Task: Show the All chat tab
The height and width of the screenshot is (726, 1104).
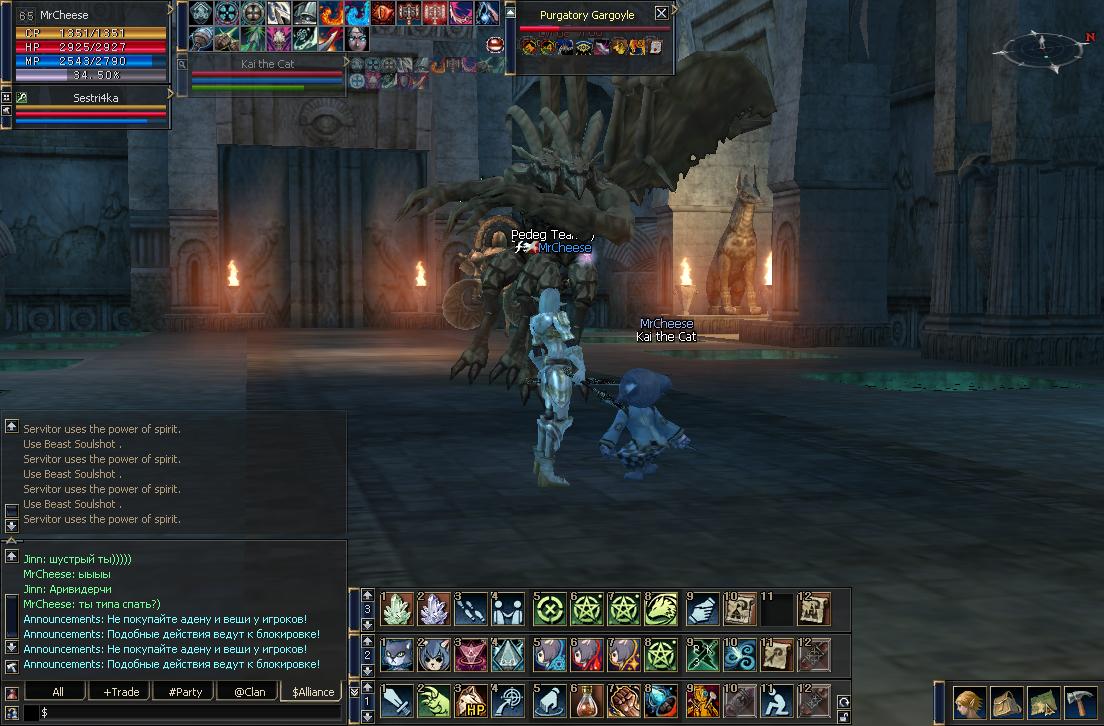Action: [x=57, y=691]
